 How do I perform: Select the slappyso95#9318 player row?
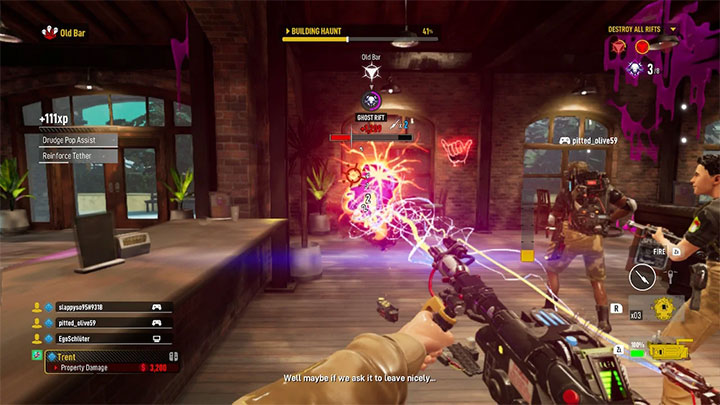coord(100,307)
